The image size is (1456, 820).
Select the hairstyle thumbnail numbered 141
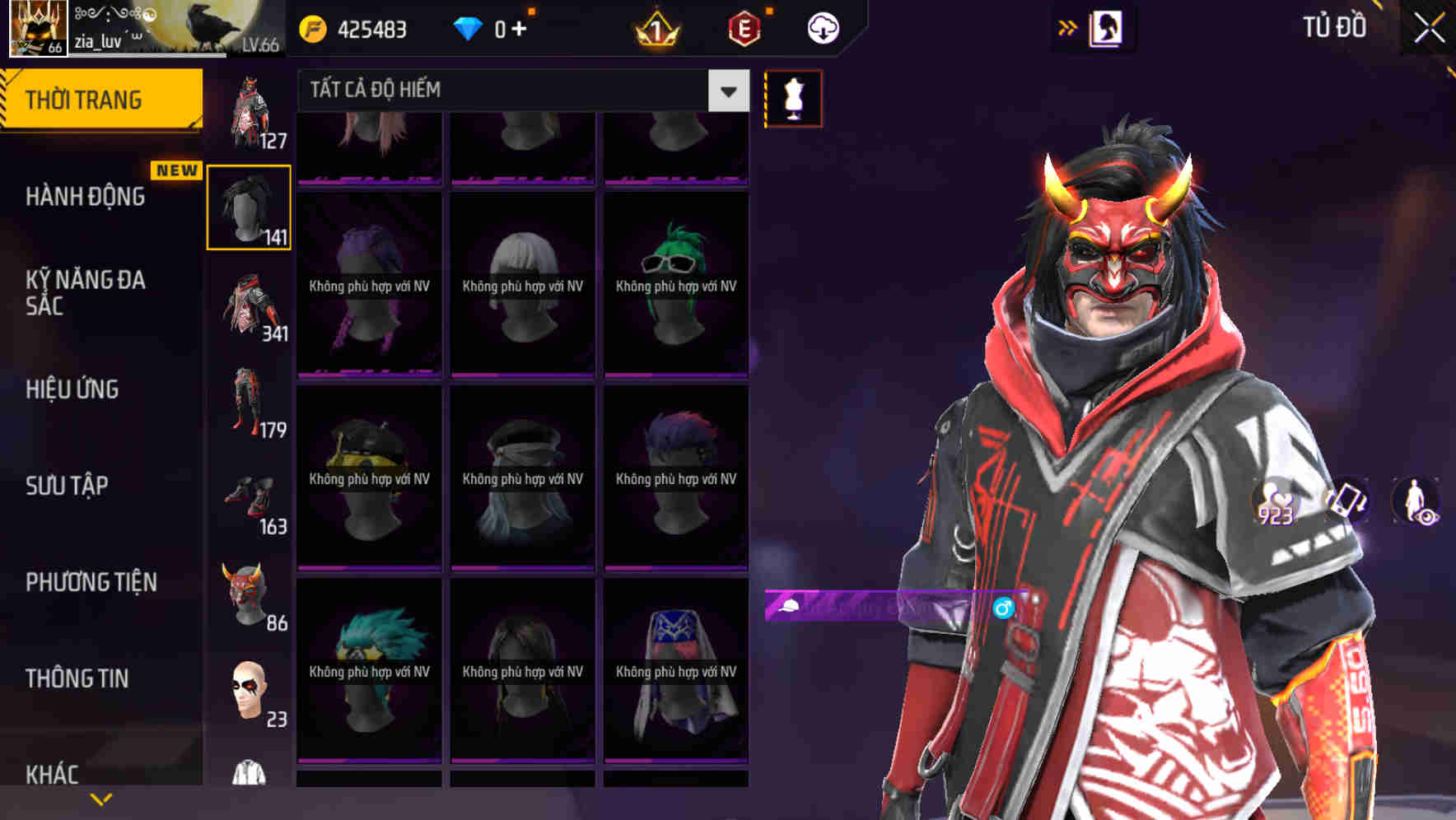[249, 206]
